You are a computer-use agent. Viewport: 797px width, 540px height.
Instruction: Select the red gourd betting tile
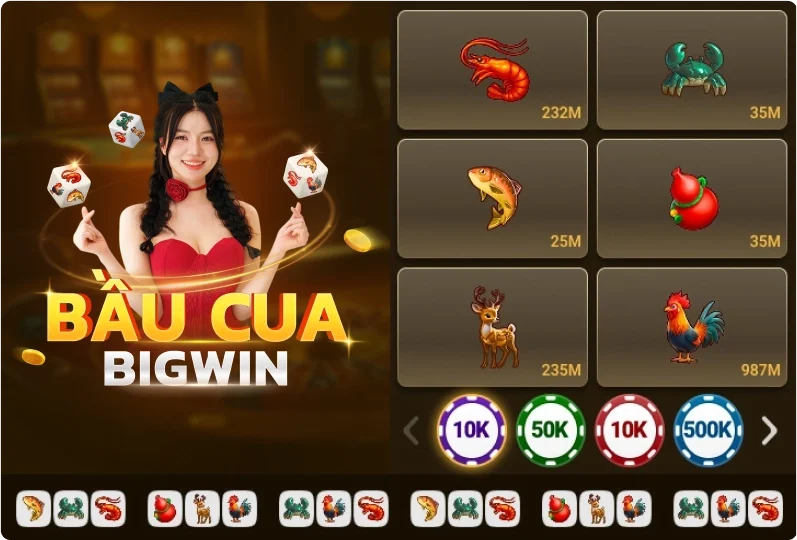click(692, 198)
